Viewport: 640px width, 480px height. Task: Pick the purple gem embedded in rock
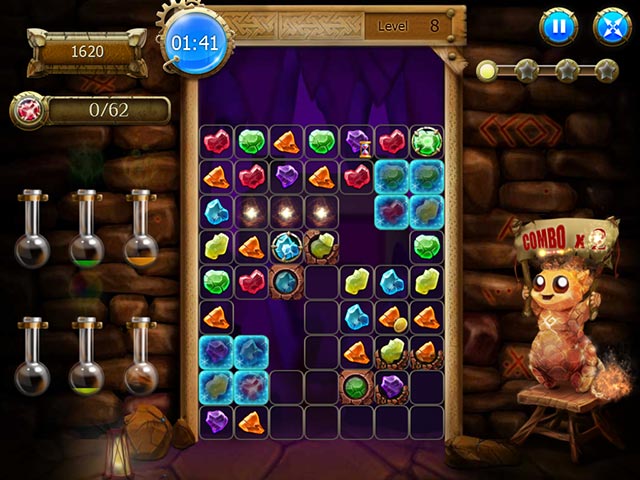[392, 385]
